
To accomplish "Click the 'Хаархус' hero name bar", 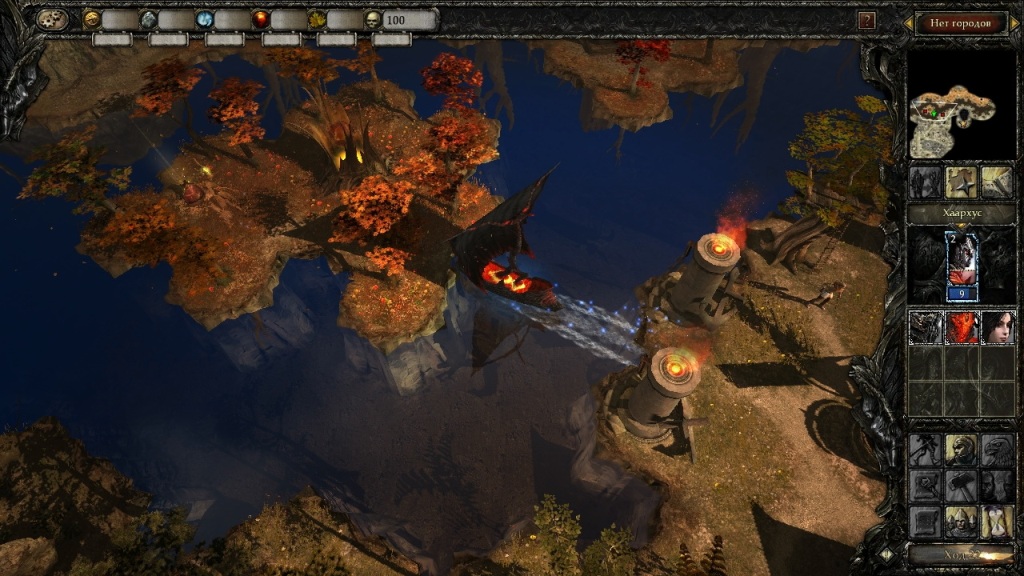I will pyautogui.click(x=960, y=213).
